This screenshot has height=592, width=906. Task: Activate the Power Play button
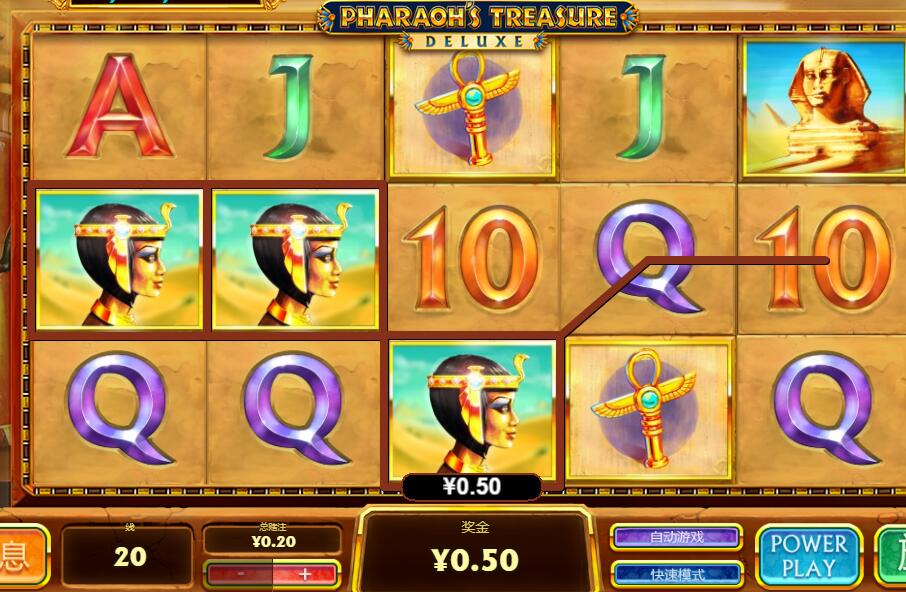(808, 555)
